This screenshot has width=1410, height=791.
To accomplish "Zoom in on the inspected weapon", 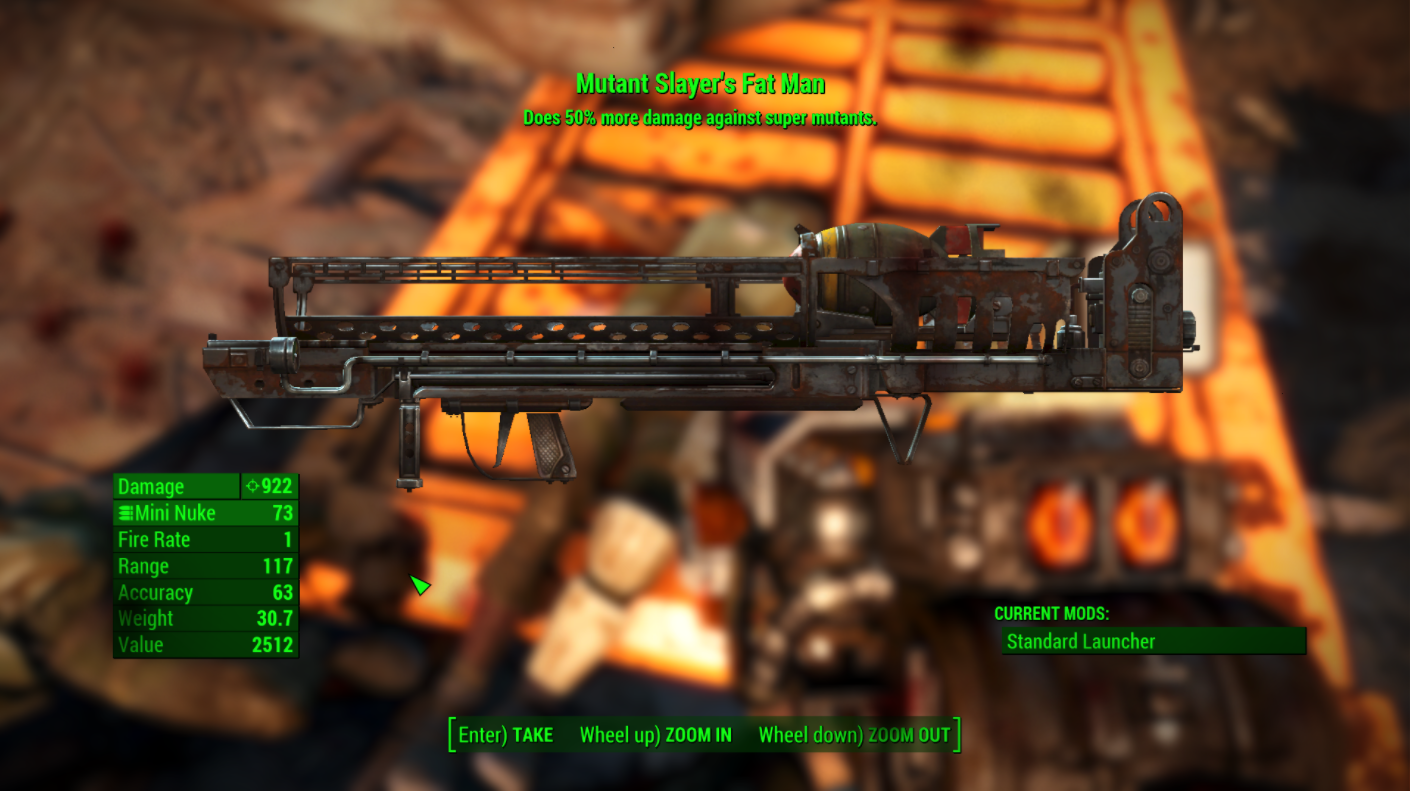I will (x=656, y=735).
